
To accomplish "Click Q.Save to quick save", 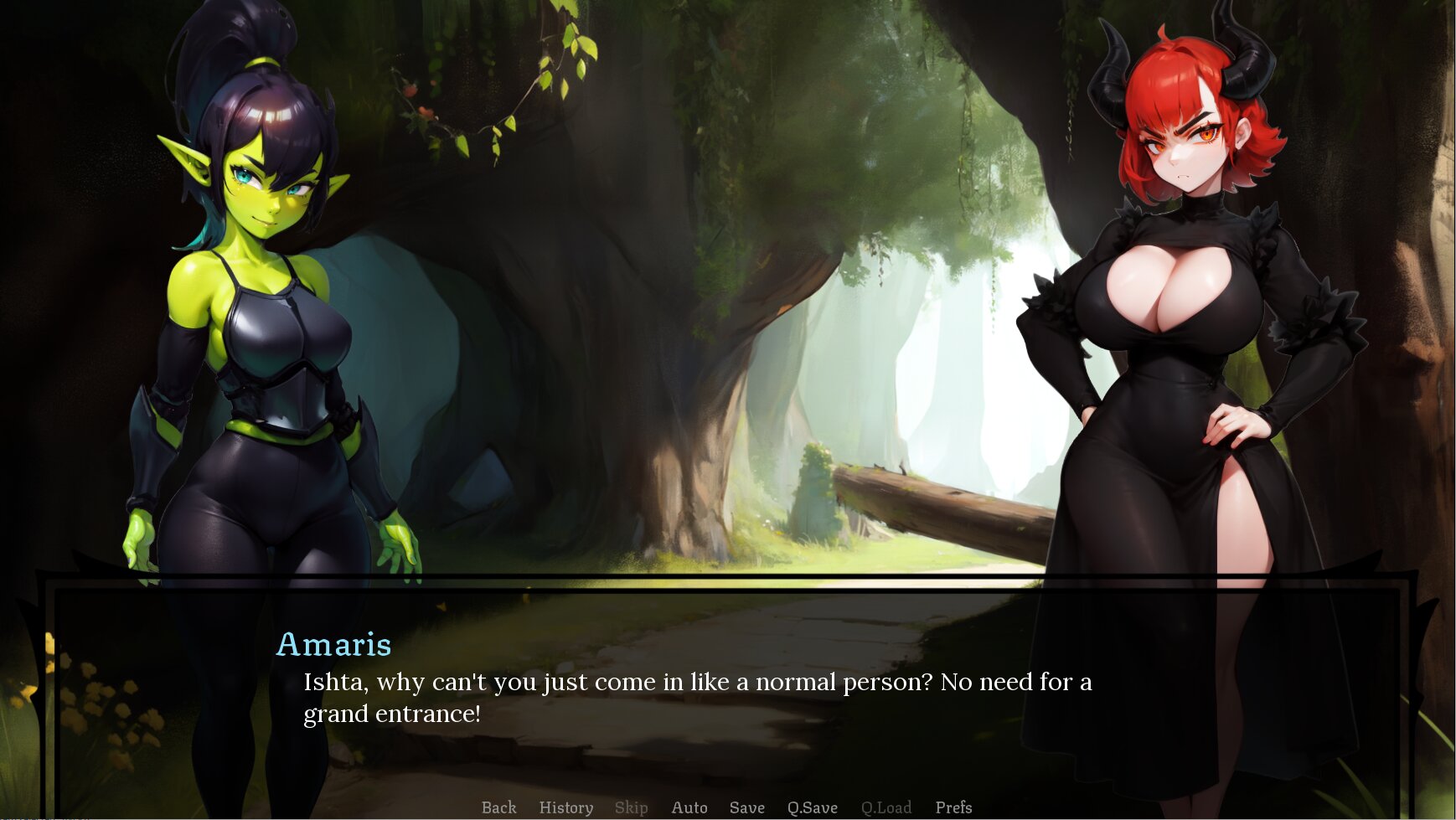I will [x=812, y=807].
